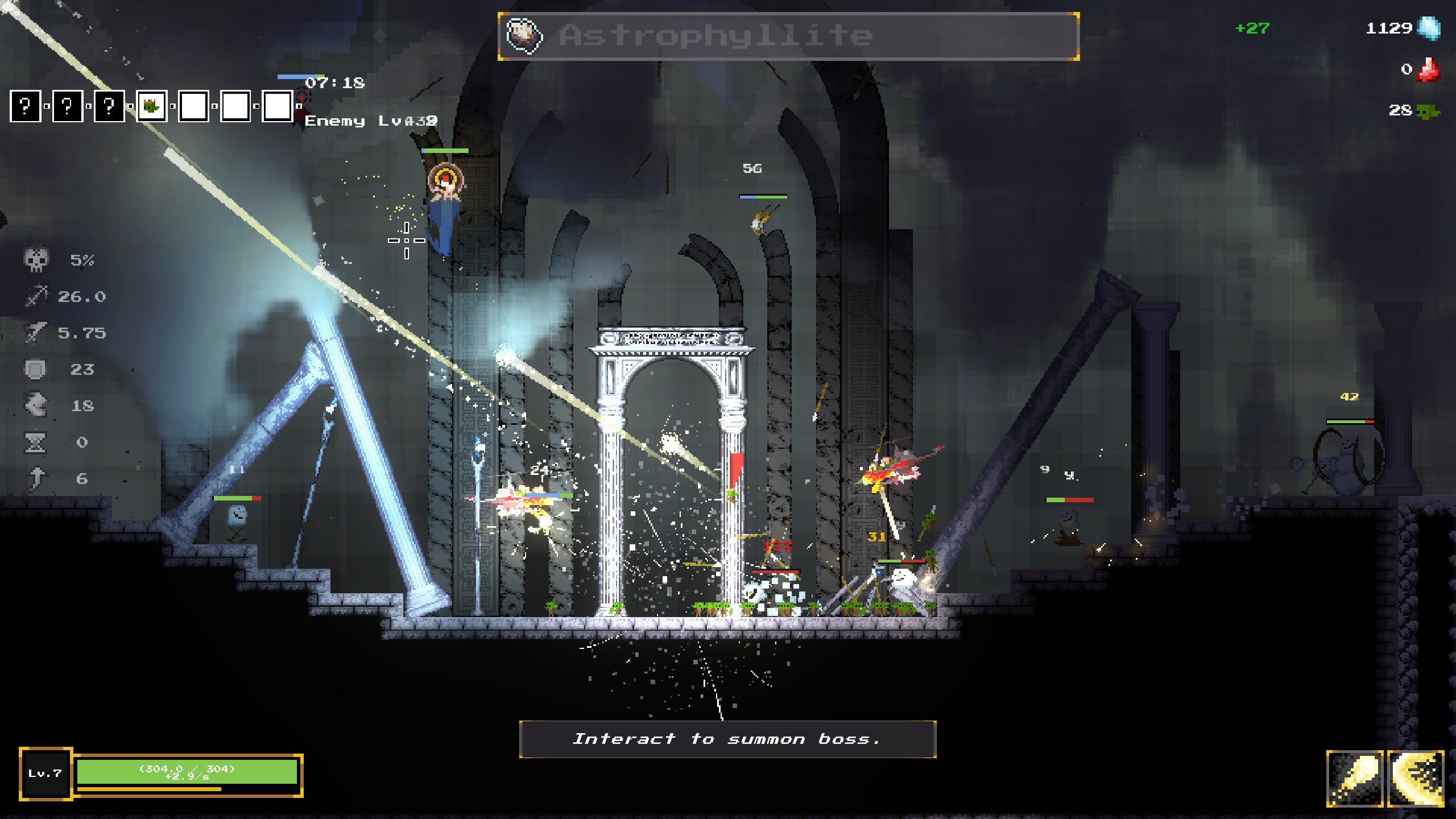
Task: Activate the glowing comet shot ability
Action: pyautogui.click(x=1354, y=778)
